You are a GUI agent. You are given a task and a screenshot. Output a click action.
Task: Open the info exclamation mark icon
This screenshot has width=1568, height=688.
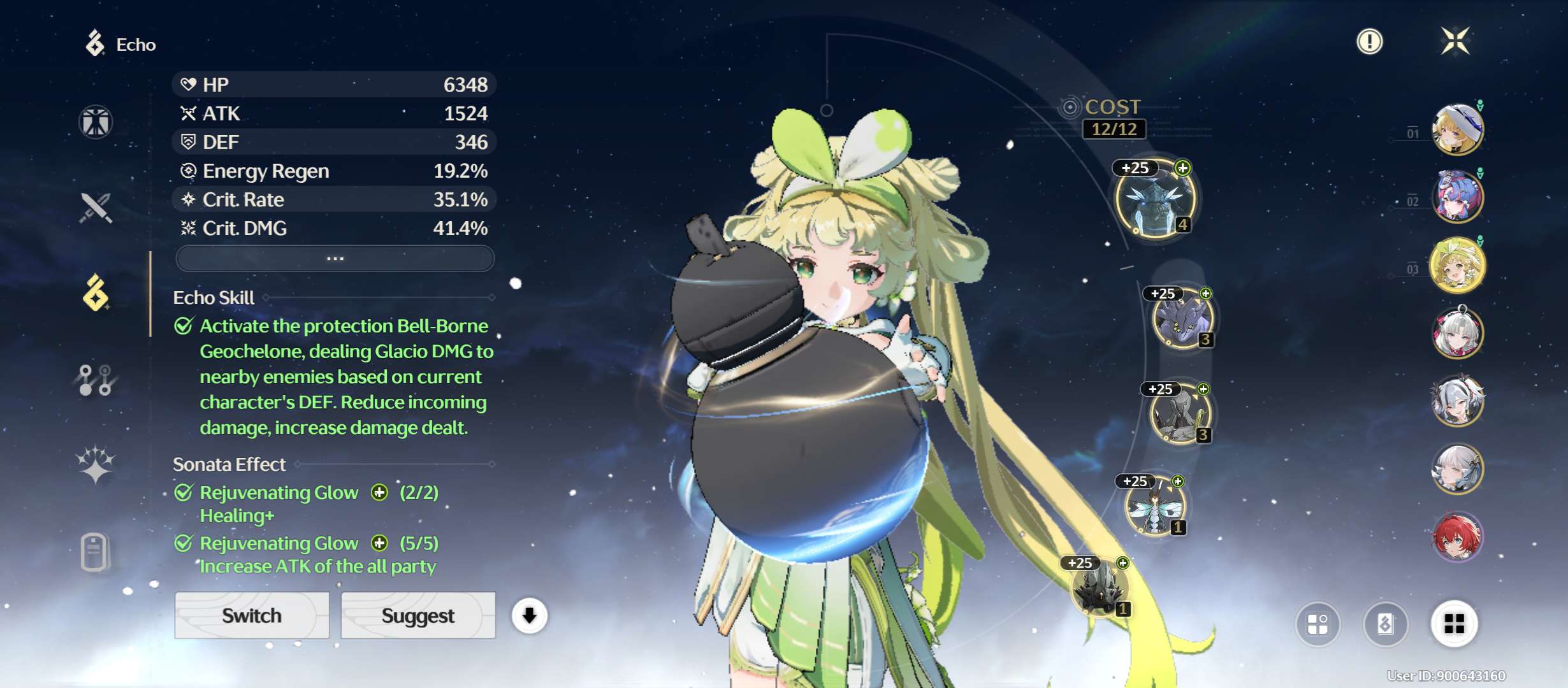tap(1369, 41)
